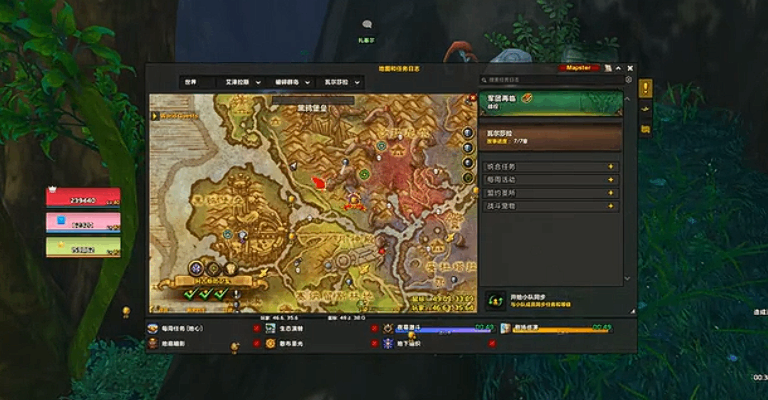Select the 地下堡行 tracker entry
768x400 pixels.
[408, 343]
